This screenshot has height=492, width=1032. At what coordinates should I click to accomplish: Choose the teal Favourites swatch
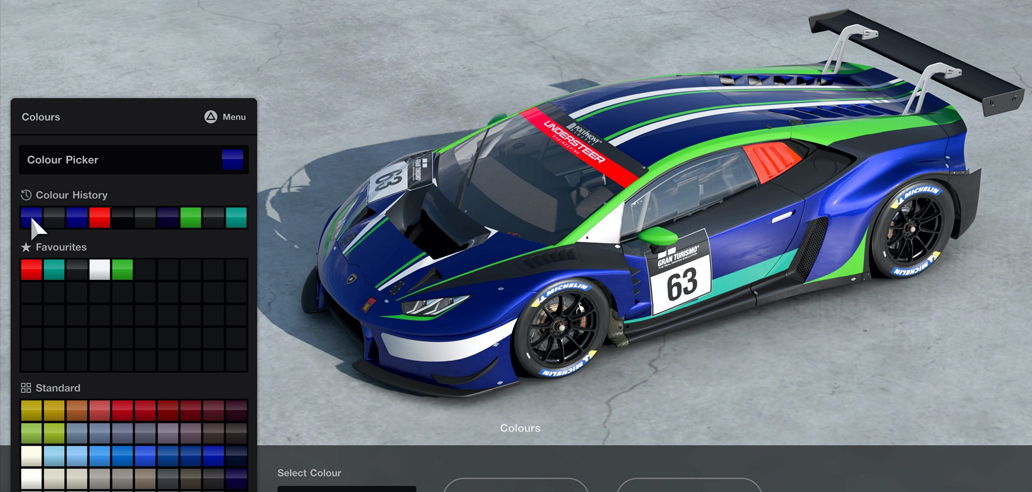[54, 269]
